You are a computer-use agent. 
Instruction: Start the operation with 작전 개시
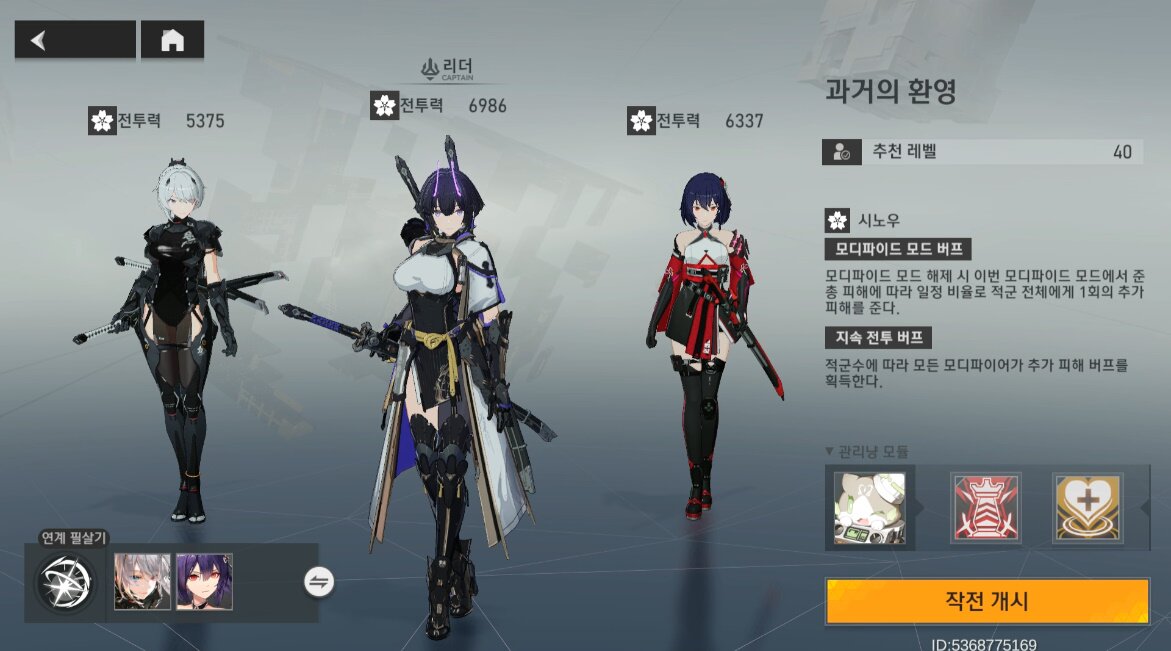coord(986,601)
